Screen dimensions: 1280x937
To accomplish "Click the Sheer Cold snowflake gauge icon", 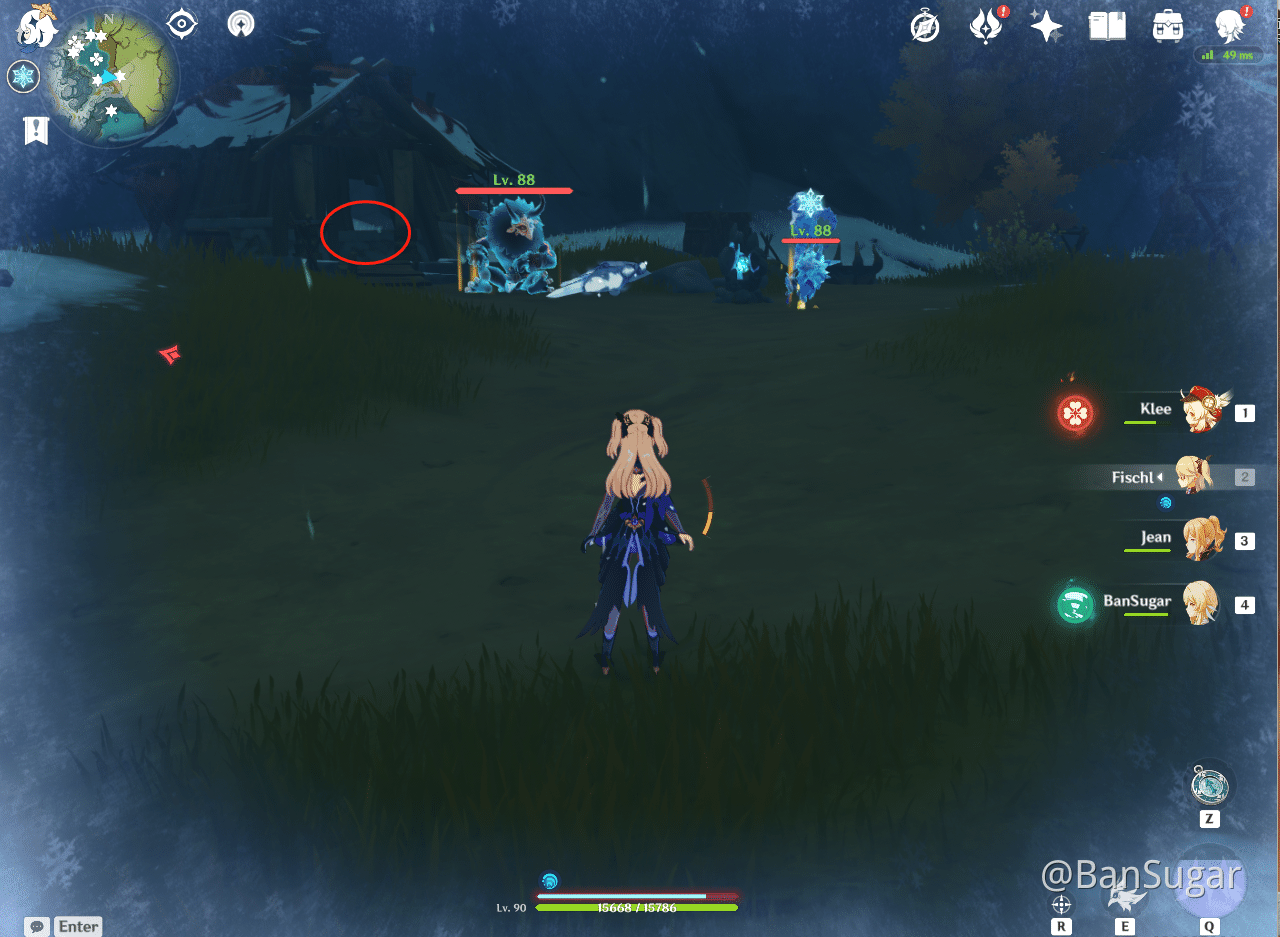I will (x=22, y=75).
